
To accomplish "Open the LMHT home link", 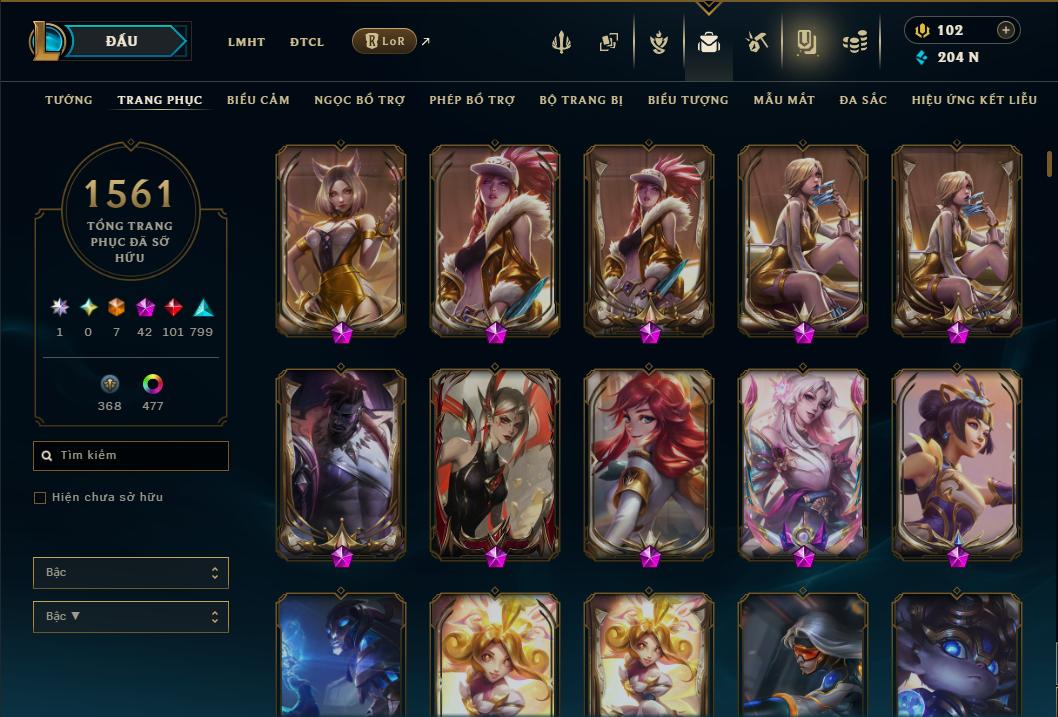I will 246,42.
